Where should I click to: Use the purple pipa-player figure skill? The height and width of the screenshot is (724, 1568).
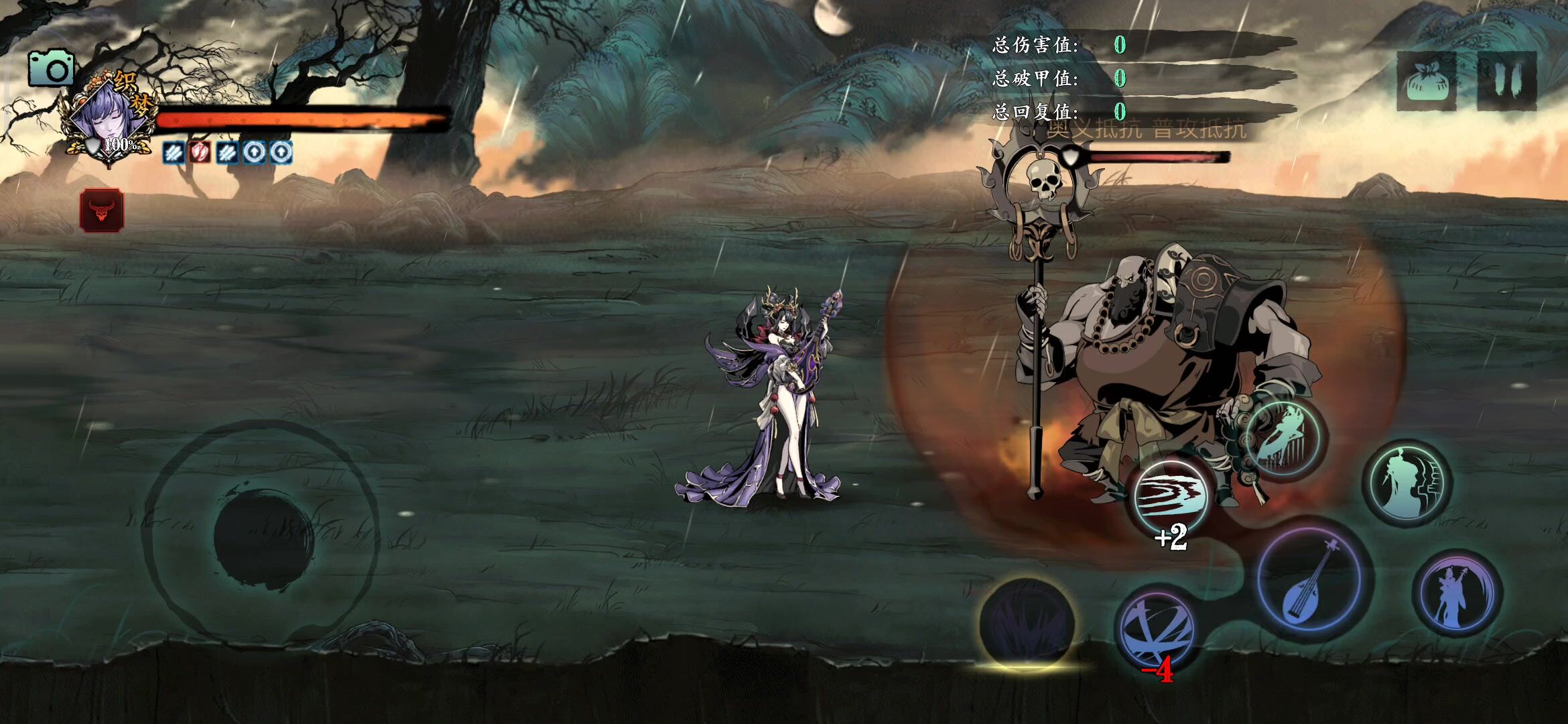point(1456,594)
